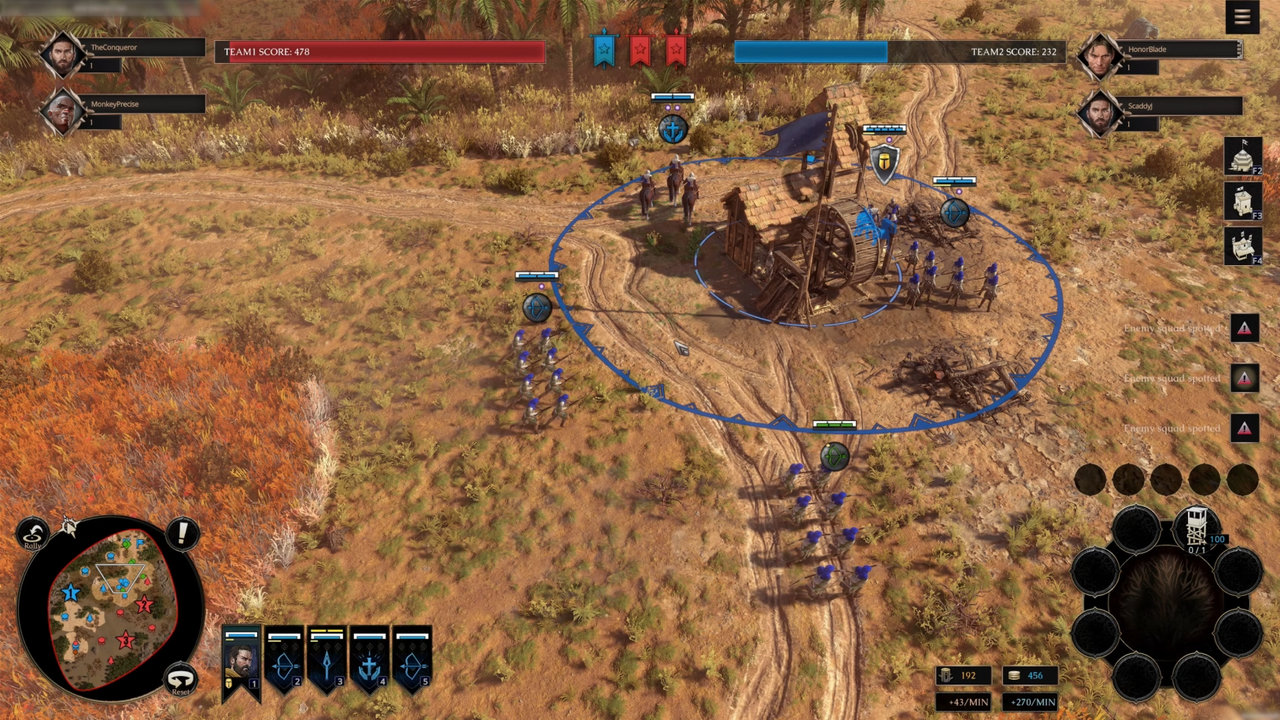Screen dimensions: 1280x720
Task: Select the helmet shield hero marker
Action: (x=884, y=163)
